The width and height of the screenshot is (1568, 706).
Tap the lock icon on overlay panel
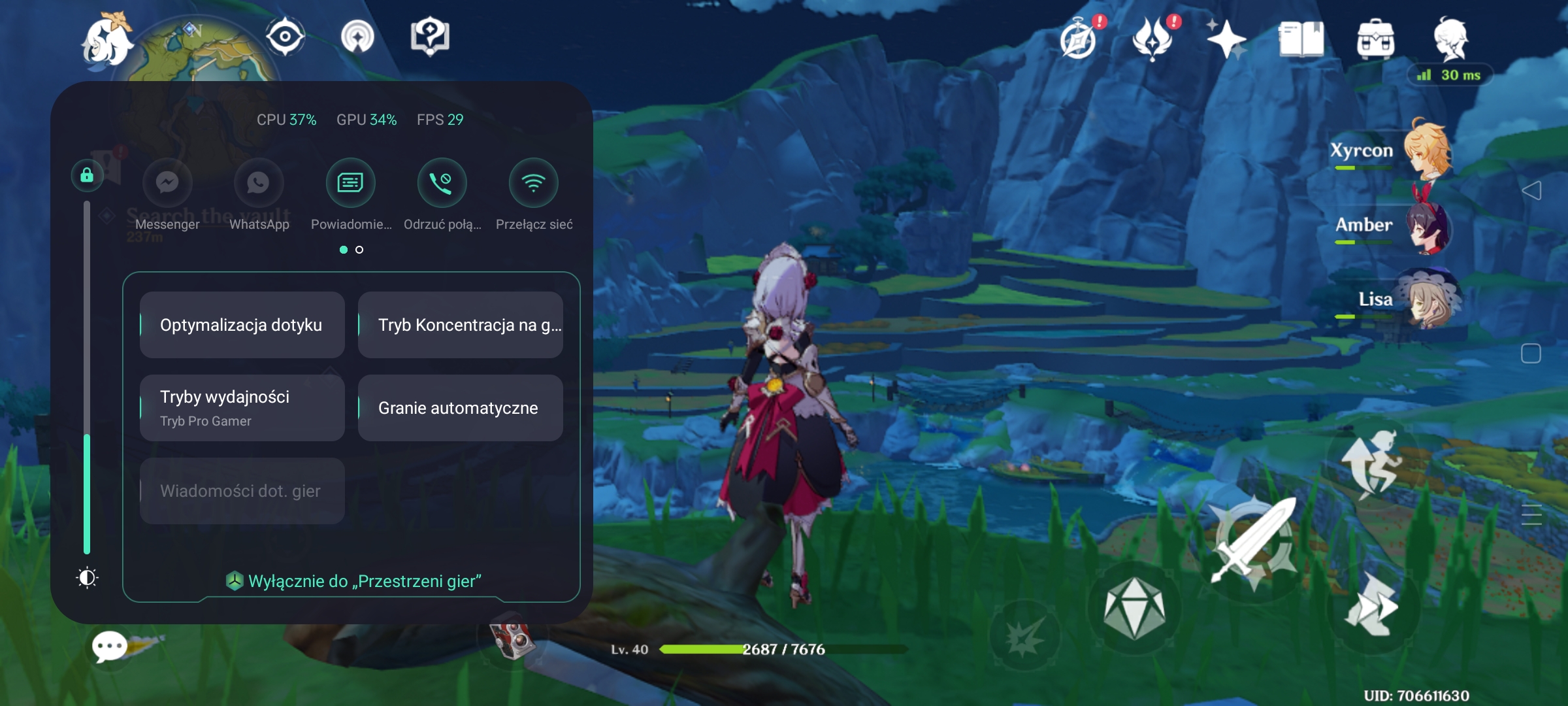[x=87, y=175]
